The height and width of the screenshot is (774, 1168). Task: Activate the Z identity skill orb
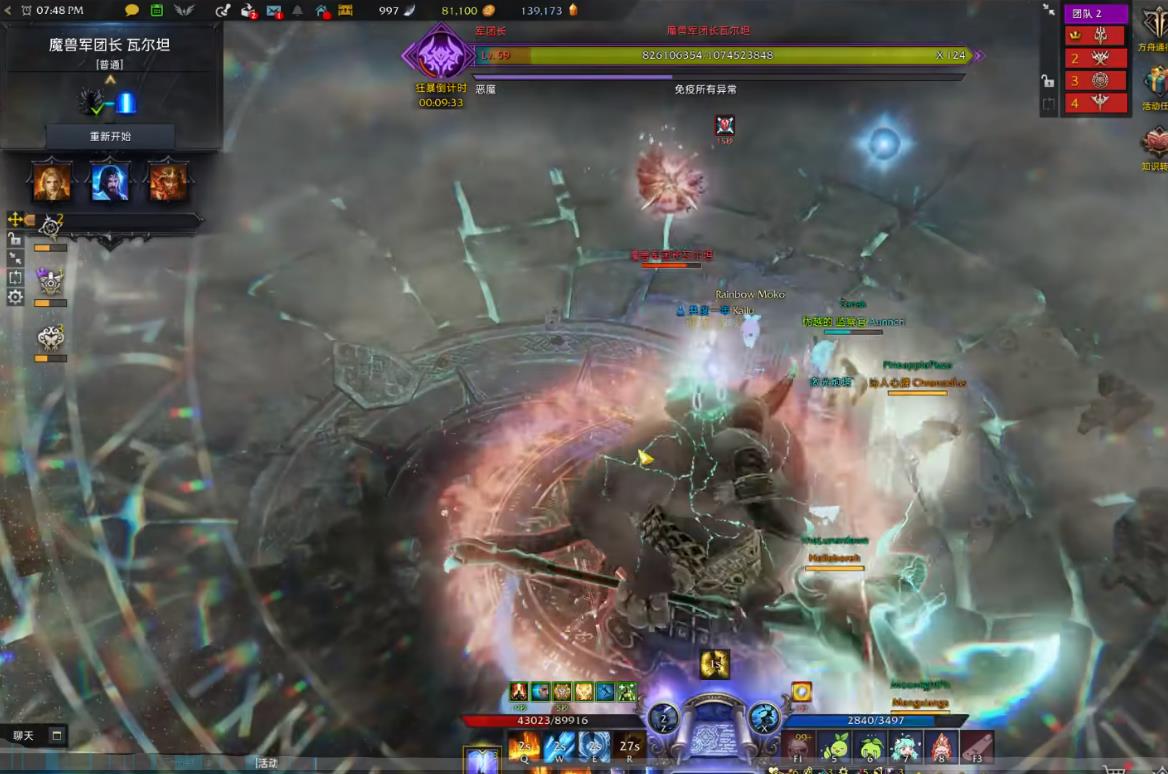[x=664, y=717]
